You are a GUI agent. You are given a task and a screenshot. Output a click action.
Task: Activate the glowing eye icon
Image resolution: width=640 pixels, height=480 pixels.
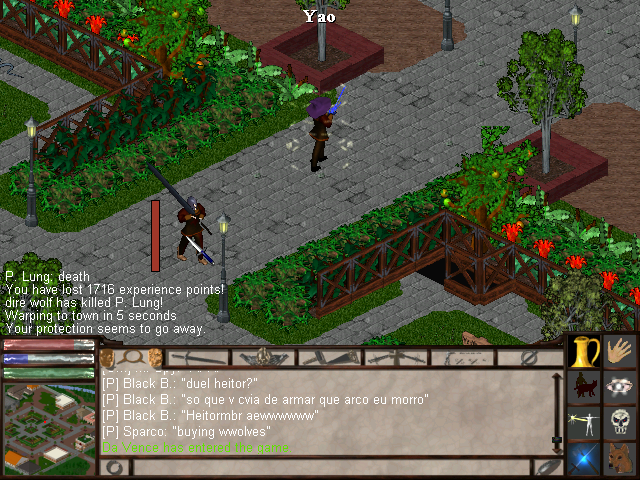pos(620,387)
